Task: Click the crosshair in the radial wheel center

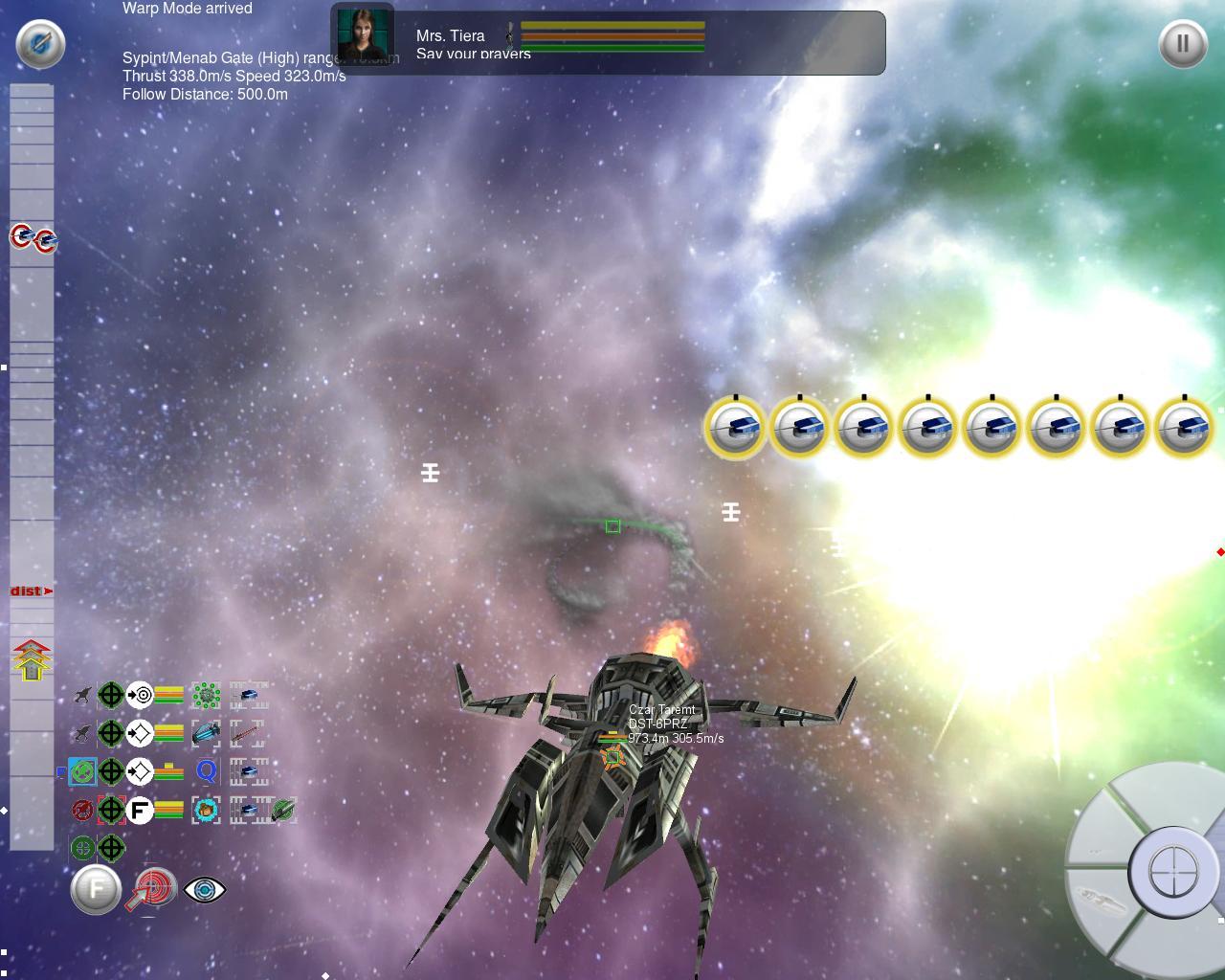Action: pos(1172,872)
